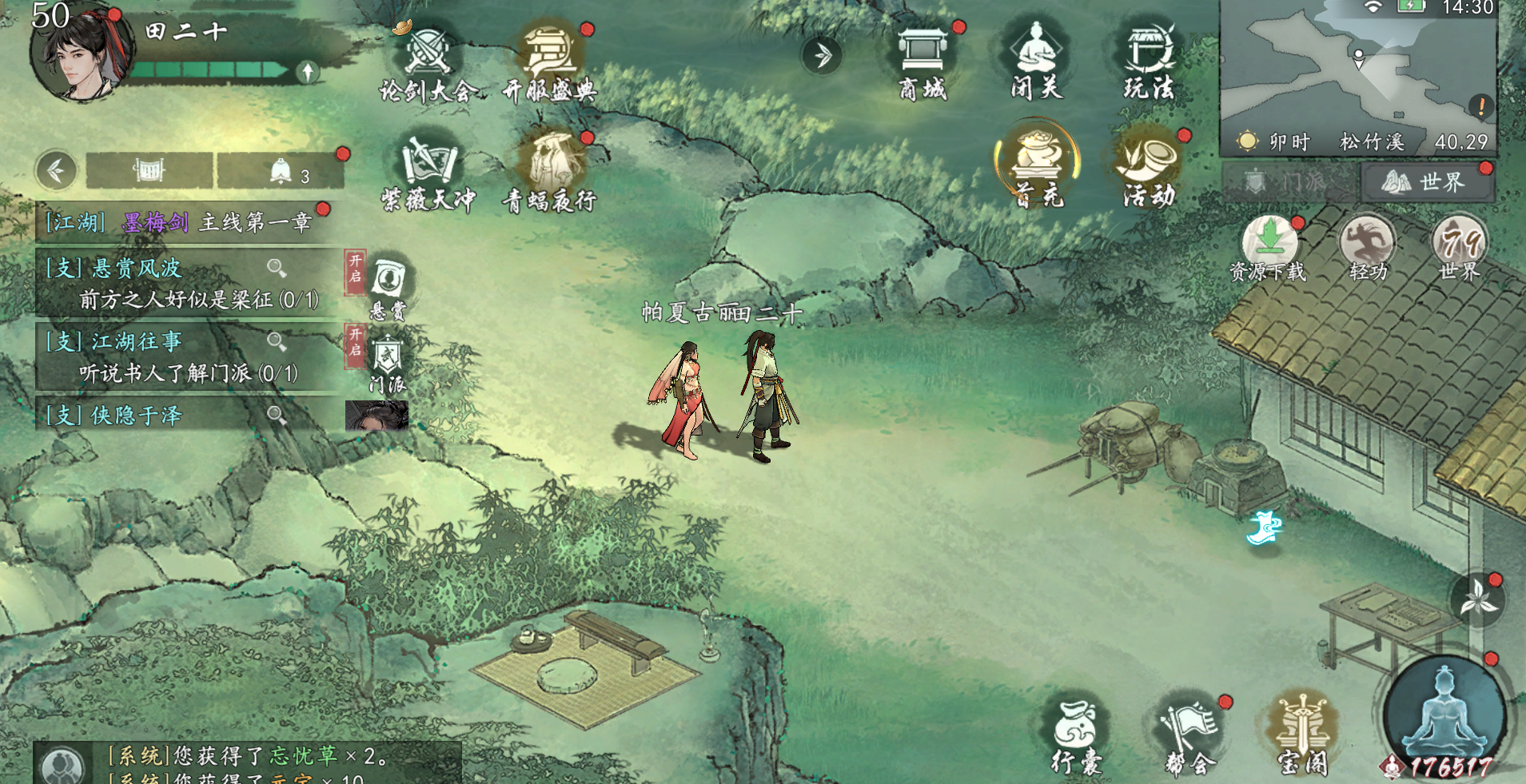The image size is (1526, 784).
Task: Open the 紫薇天冲 event
Action: click(428, 168)
